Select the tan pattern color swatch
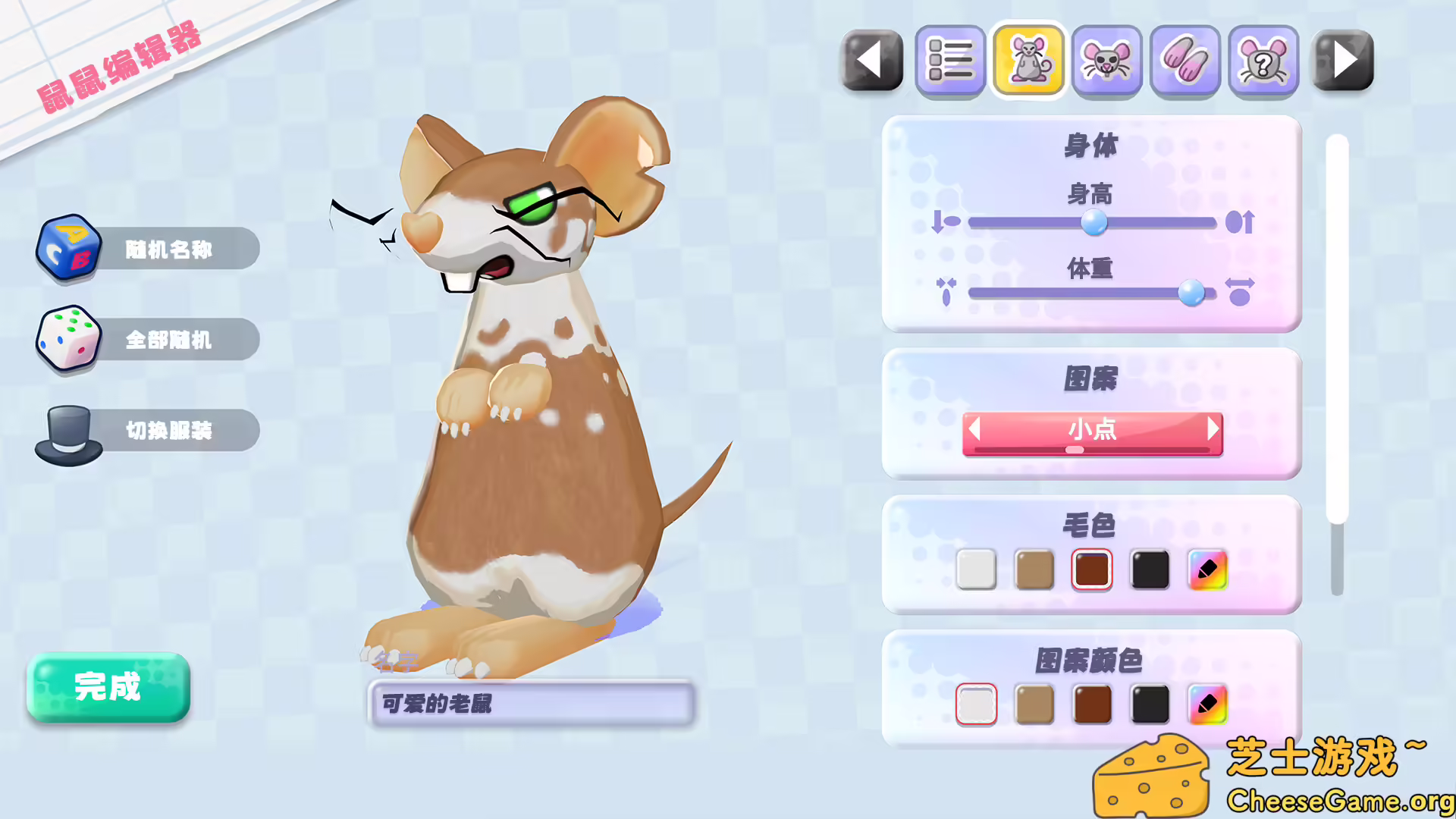 pyautogui.click(x=1034, y=705)
